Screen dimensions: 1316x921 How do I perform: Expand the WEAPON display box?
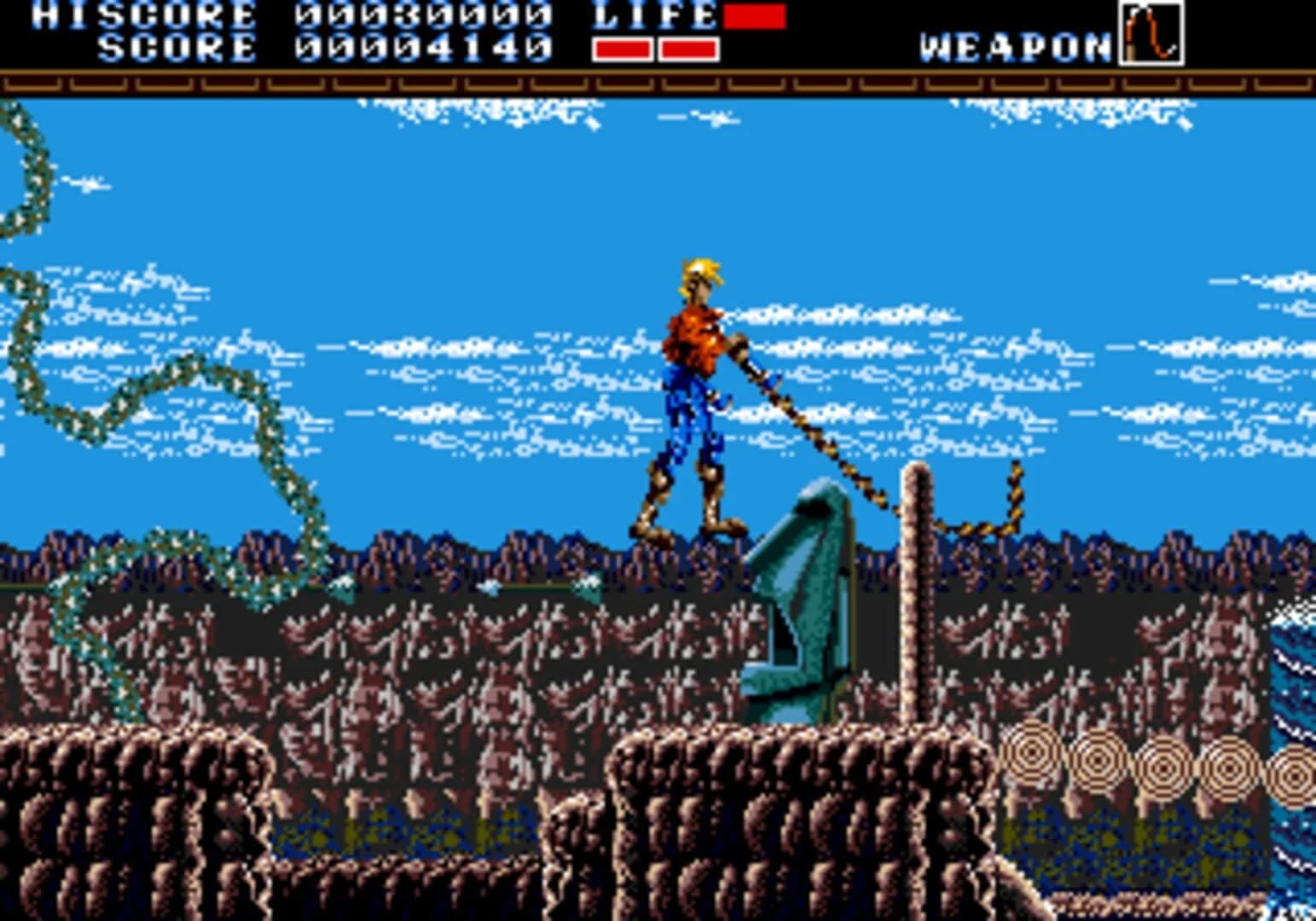click(1151, 34)
